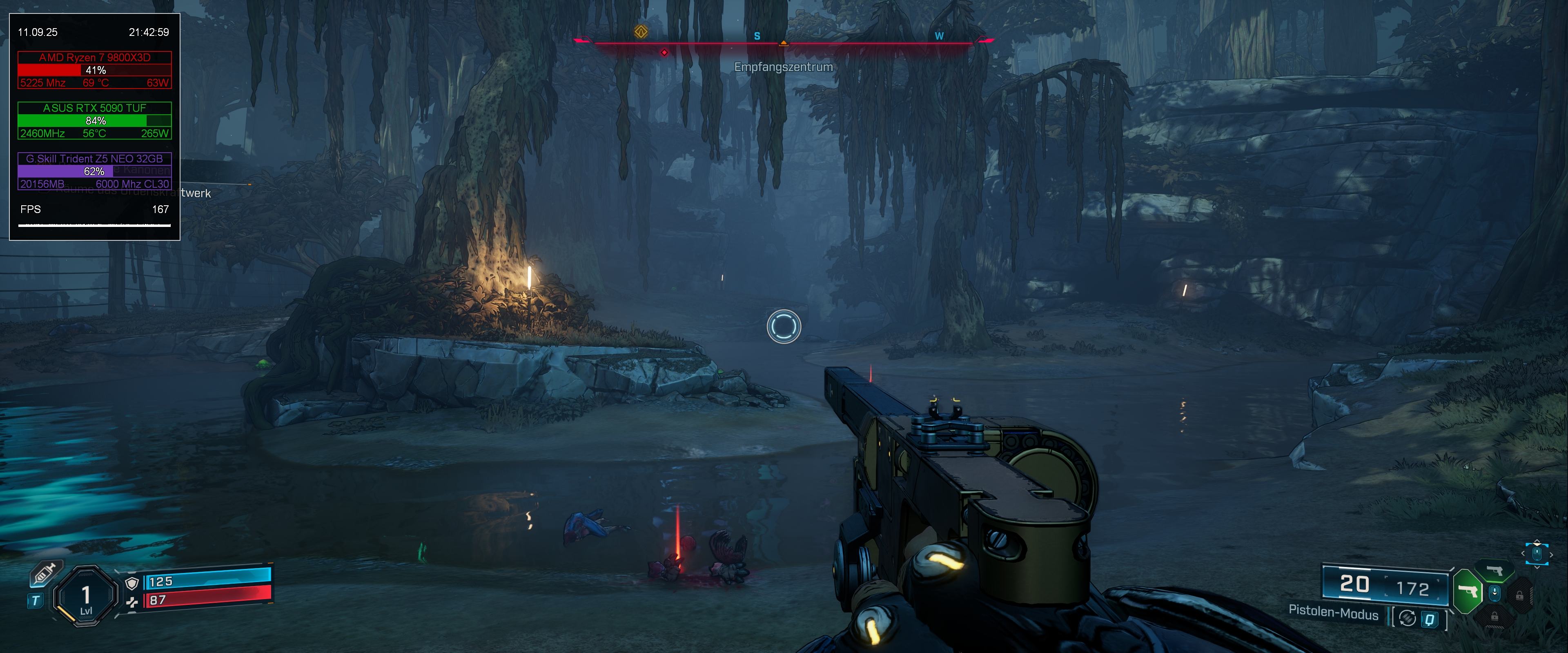Use the syringe repkit icon

[x=44, y=574]
